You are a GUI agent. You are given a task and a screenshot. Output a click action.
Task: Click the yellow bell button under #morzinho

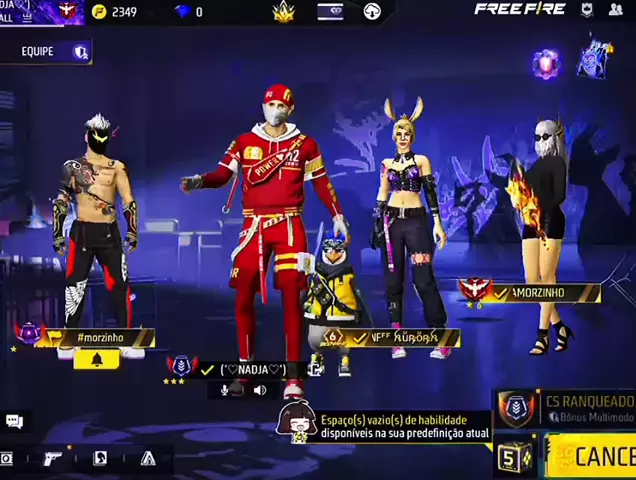96,358
